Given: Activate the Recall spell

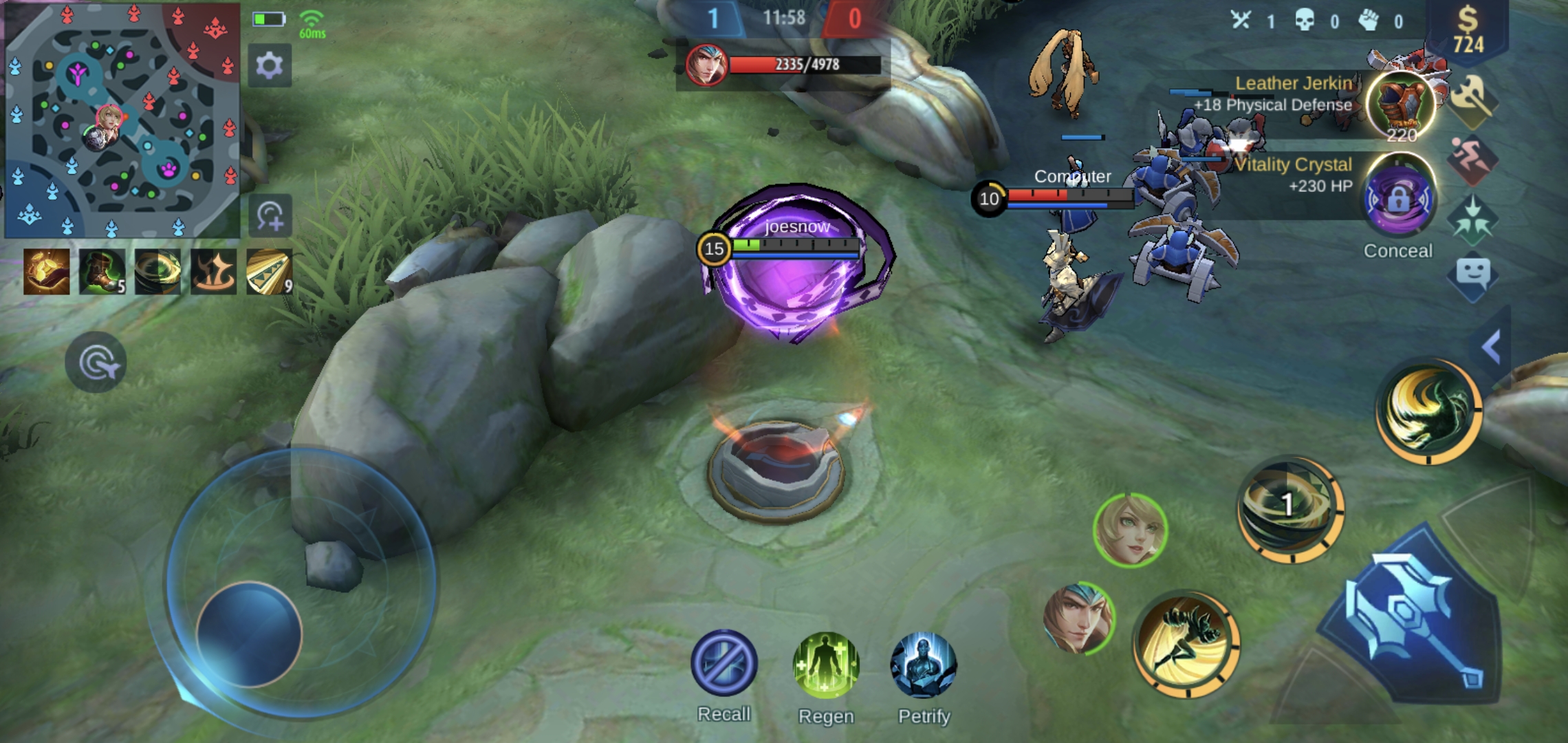Looking at the screenshot, I should click(x=724, y=663).
